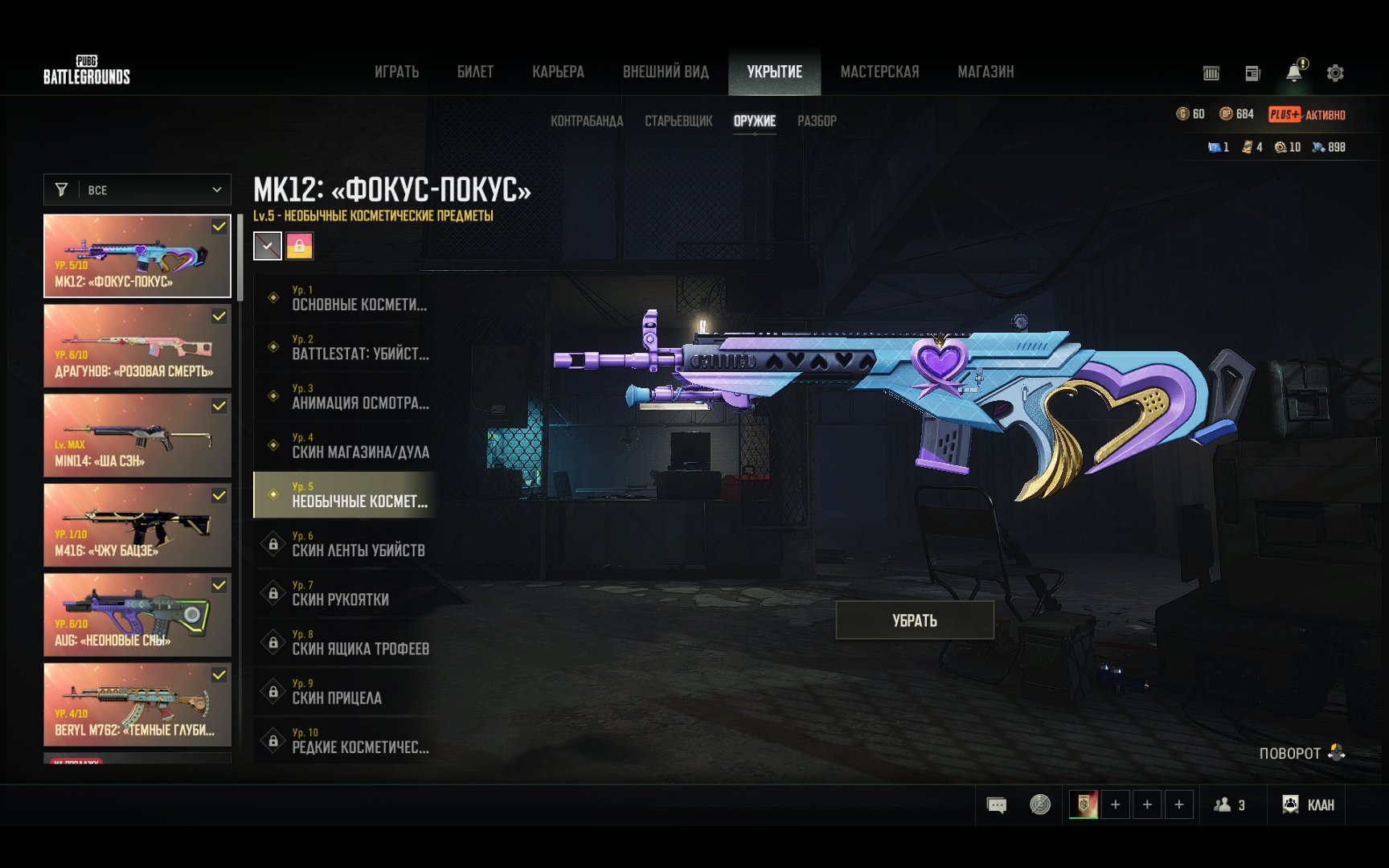
Task: Choose the Mini14 «Ша Сэн» skin
Action: (x=137, y=436)
